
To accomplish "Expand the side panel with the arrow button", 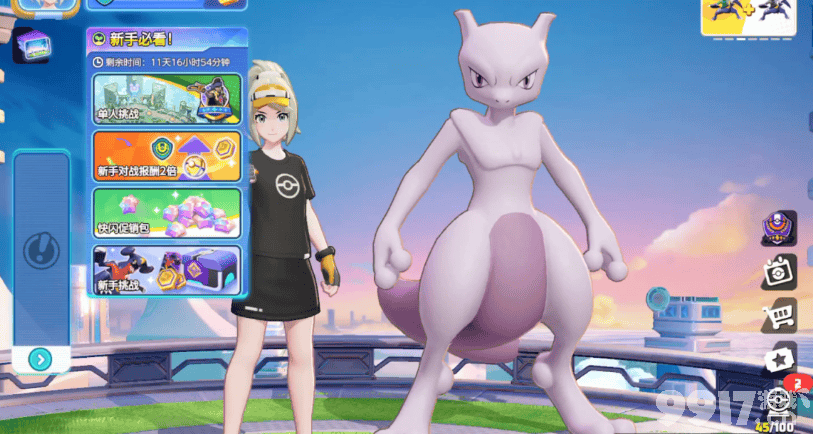I will (40, 359).
